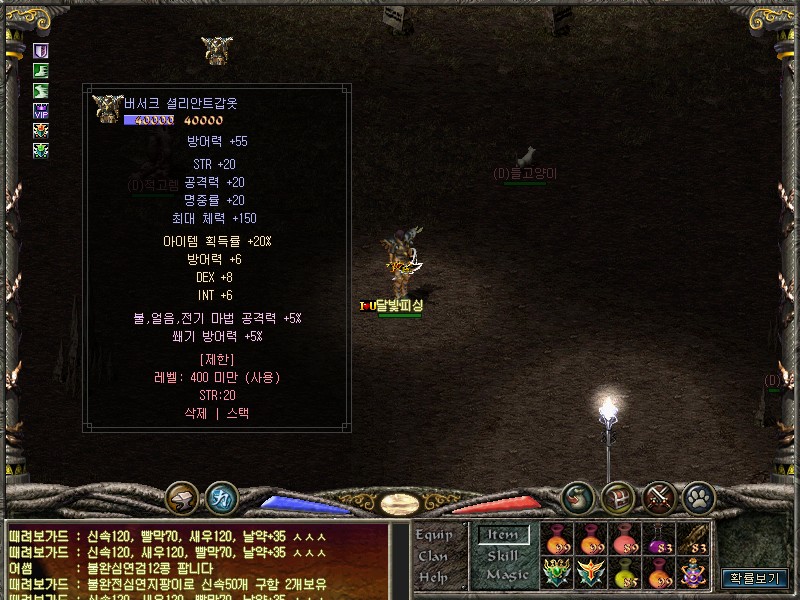Click the duck round icon
The height and width of the screenshot is (600, 800).
click(x=579, y=496)
